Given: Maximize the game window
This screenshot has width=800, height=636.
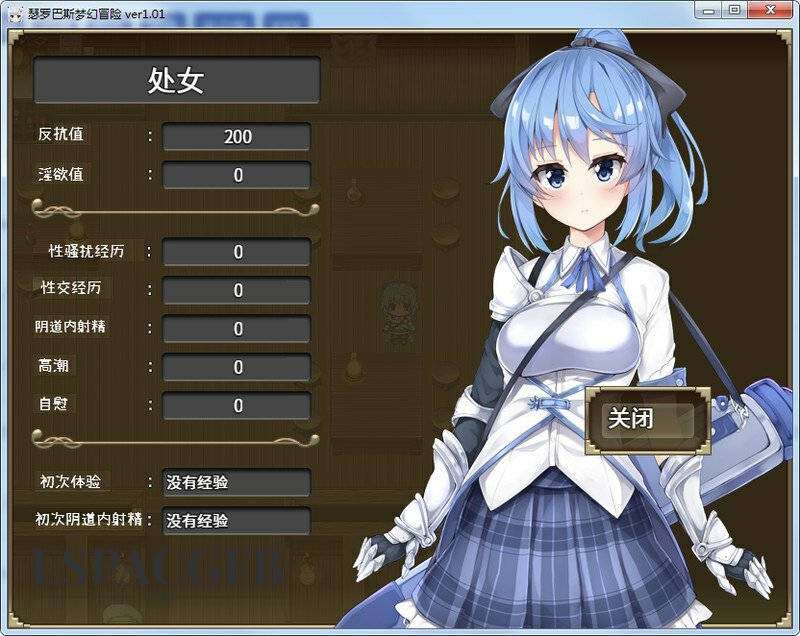Looking at the screenshot, I should pyautogui.click(x=735, y=9).
